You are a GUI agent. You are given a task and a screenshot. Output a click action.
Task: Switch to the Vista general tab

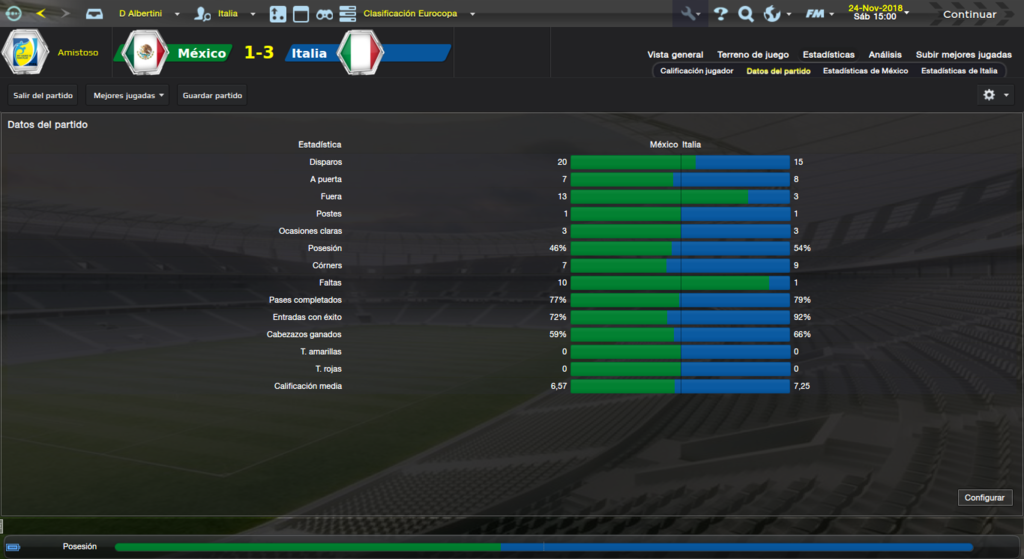(x=675, y=55)
